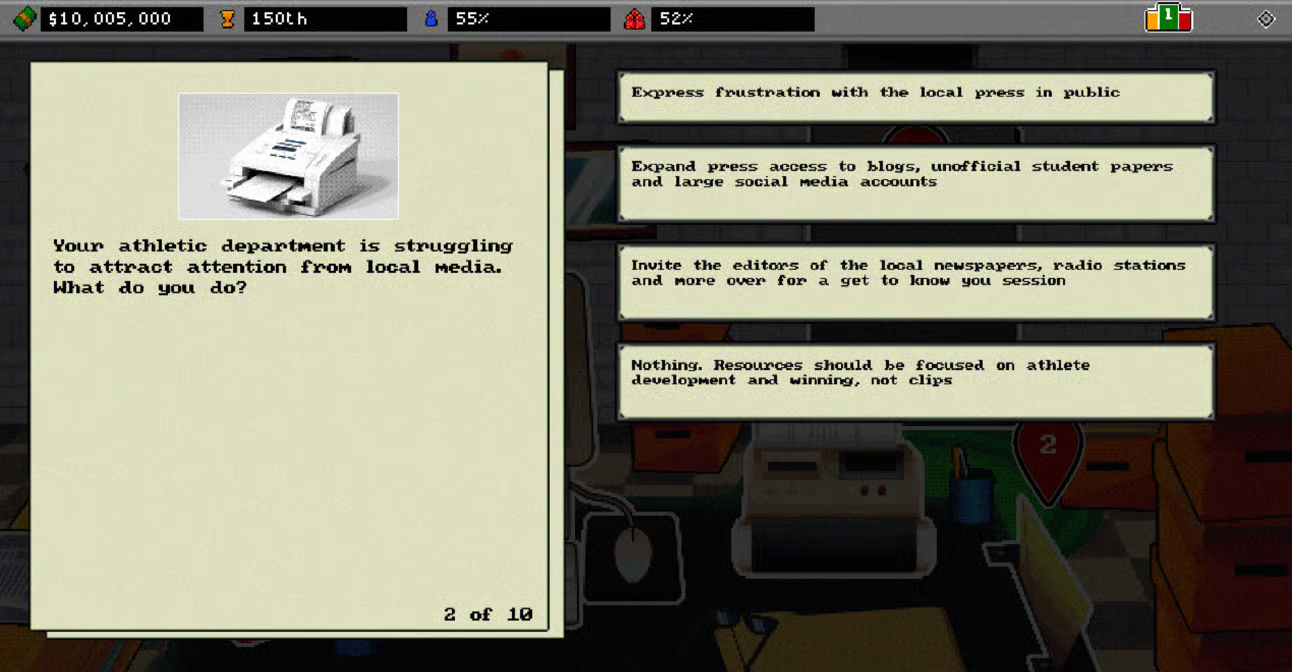This screenshot has height=672, width=1292.
Task: Open the diamond-shaped settings icon
Action: (x=1266, y=19)
